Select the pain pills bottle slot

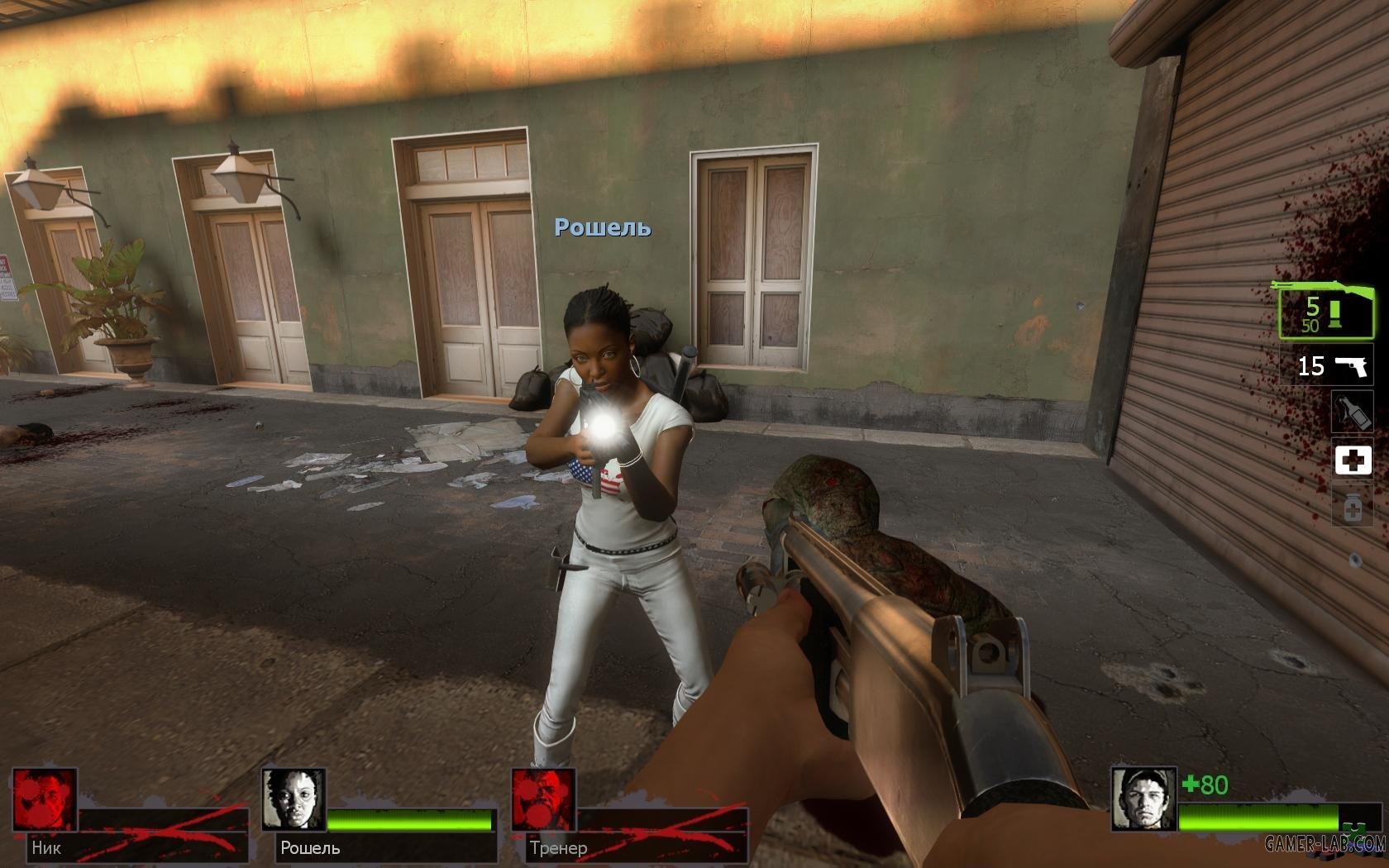(1353, 507)
